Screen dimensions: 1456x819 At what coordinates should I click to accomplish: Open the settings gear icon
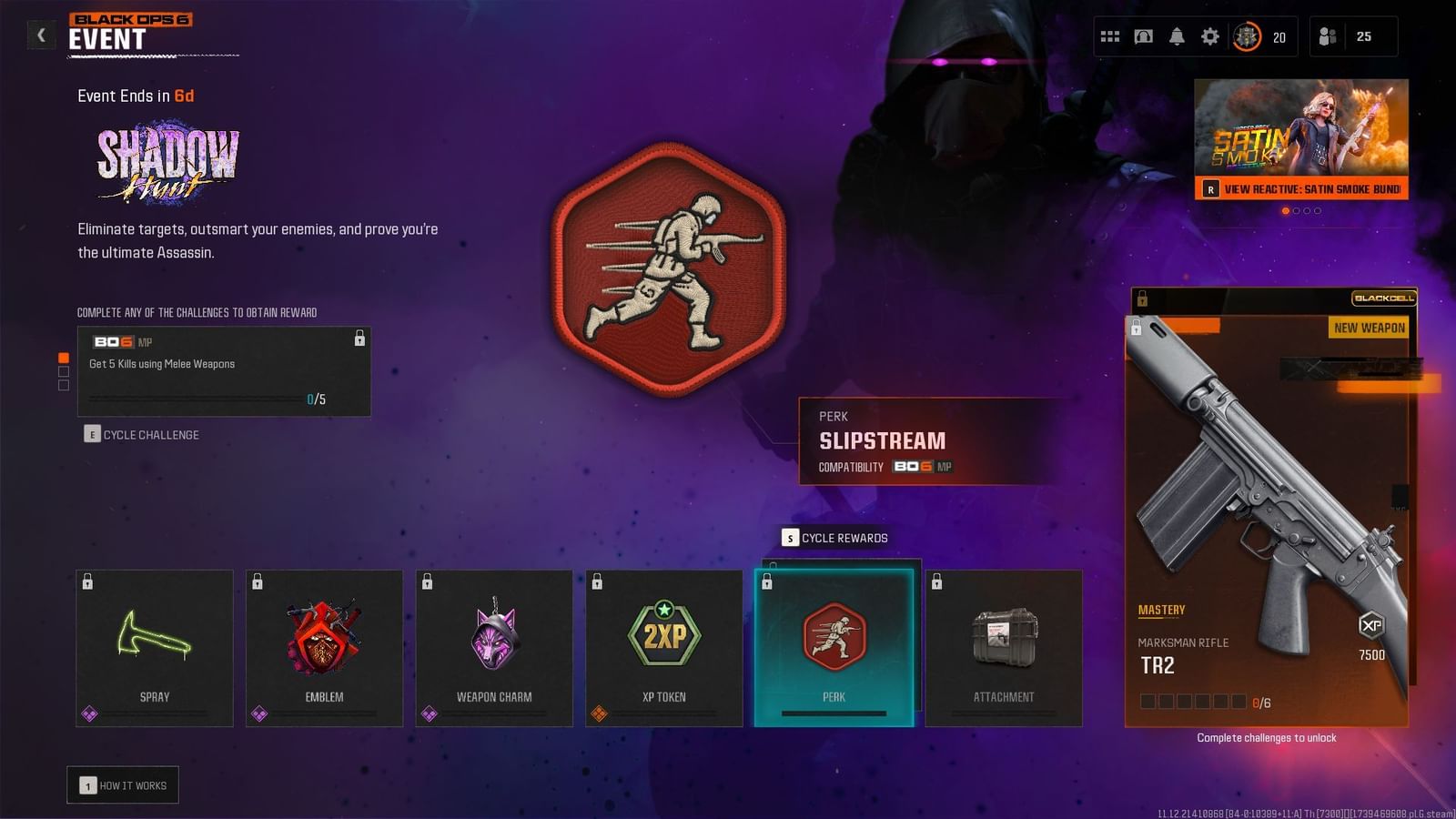(1210, 36)
